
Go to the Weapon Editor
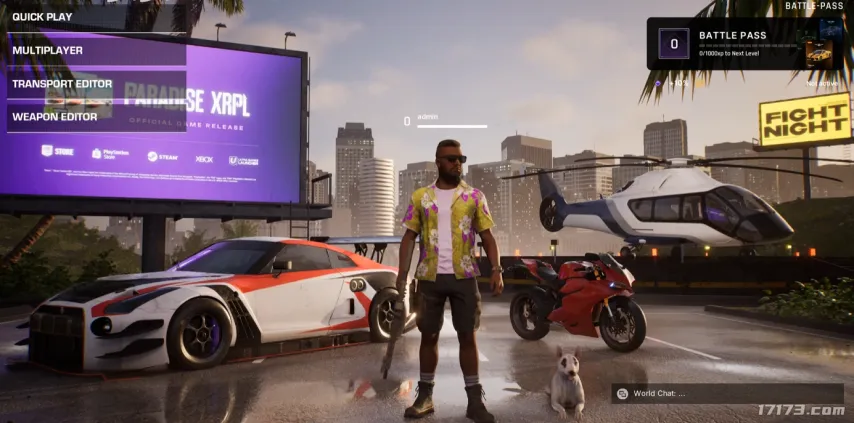tap(55, 117)
